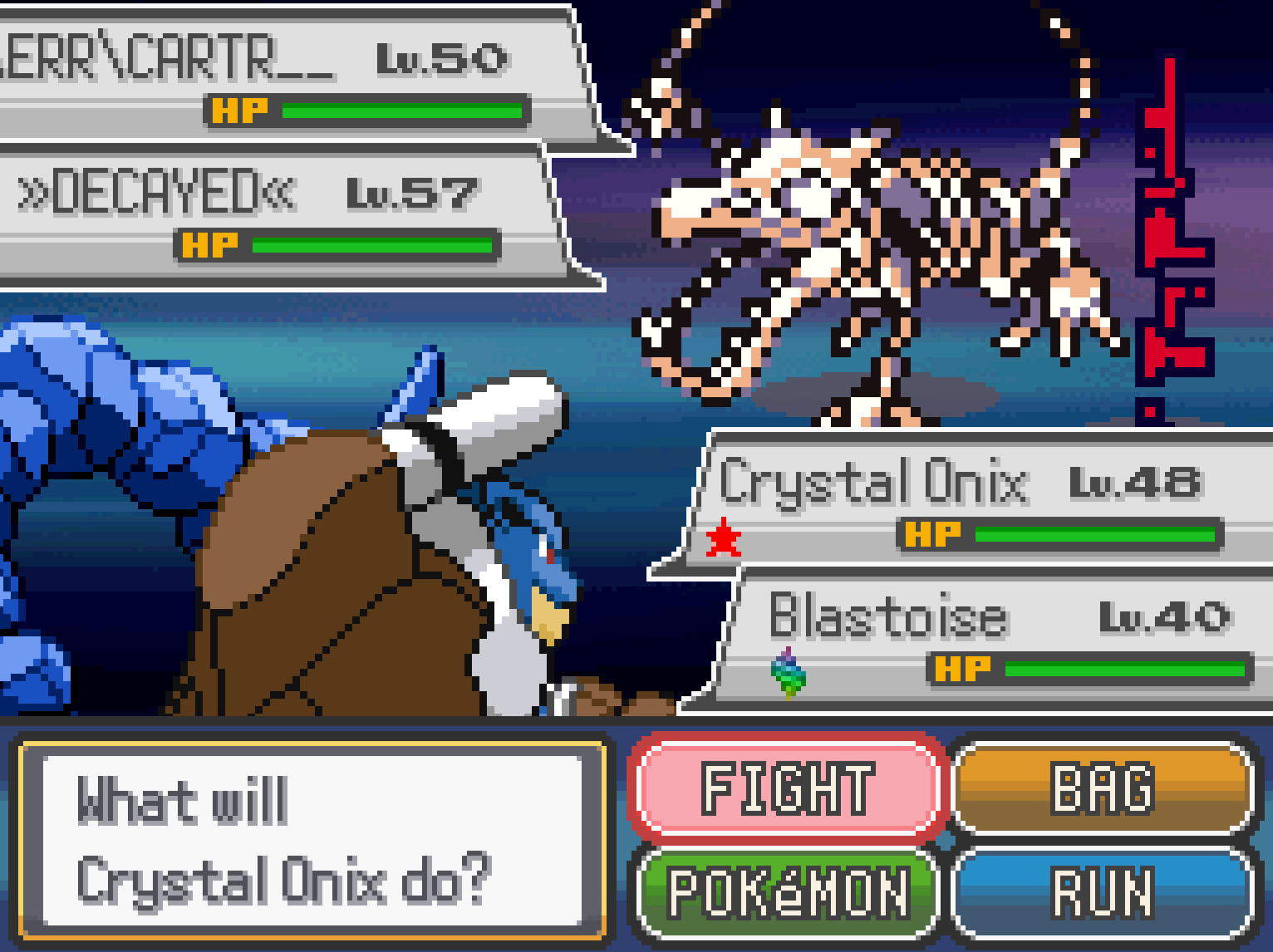Click the red pixel marker column near the skeleton
Image resolution: width=1273 pixels, height=952 pixels.
pos(1167,241)
